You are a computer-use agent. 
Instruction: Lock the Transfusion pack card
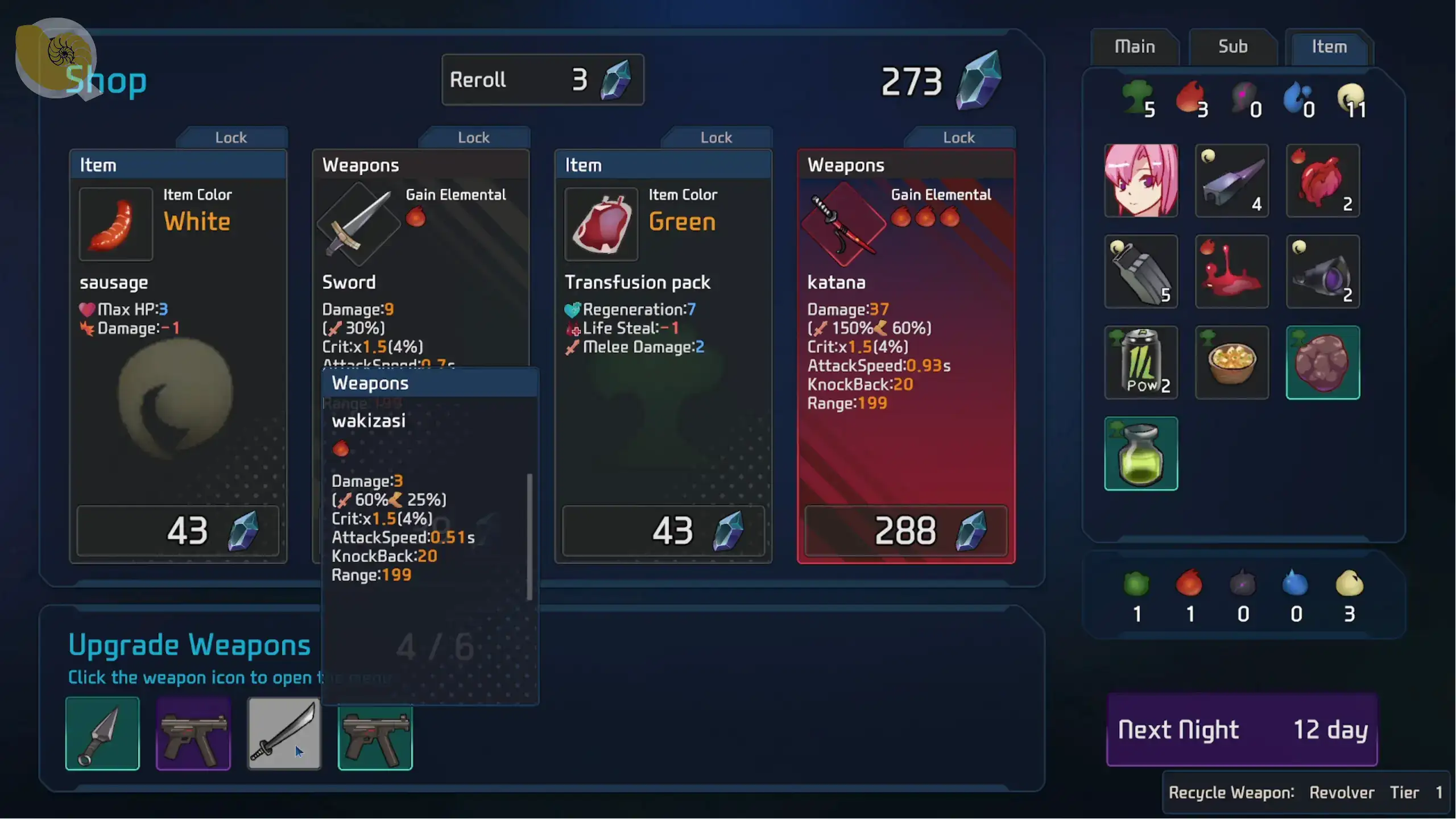pos(716,138)
